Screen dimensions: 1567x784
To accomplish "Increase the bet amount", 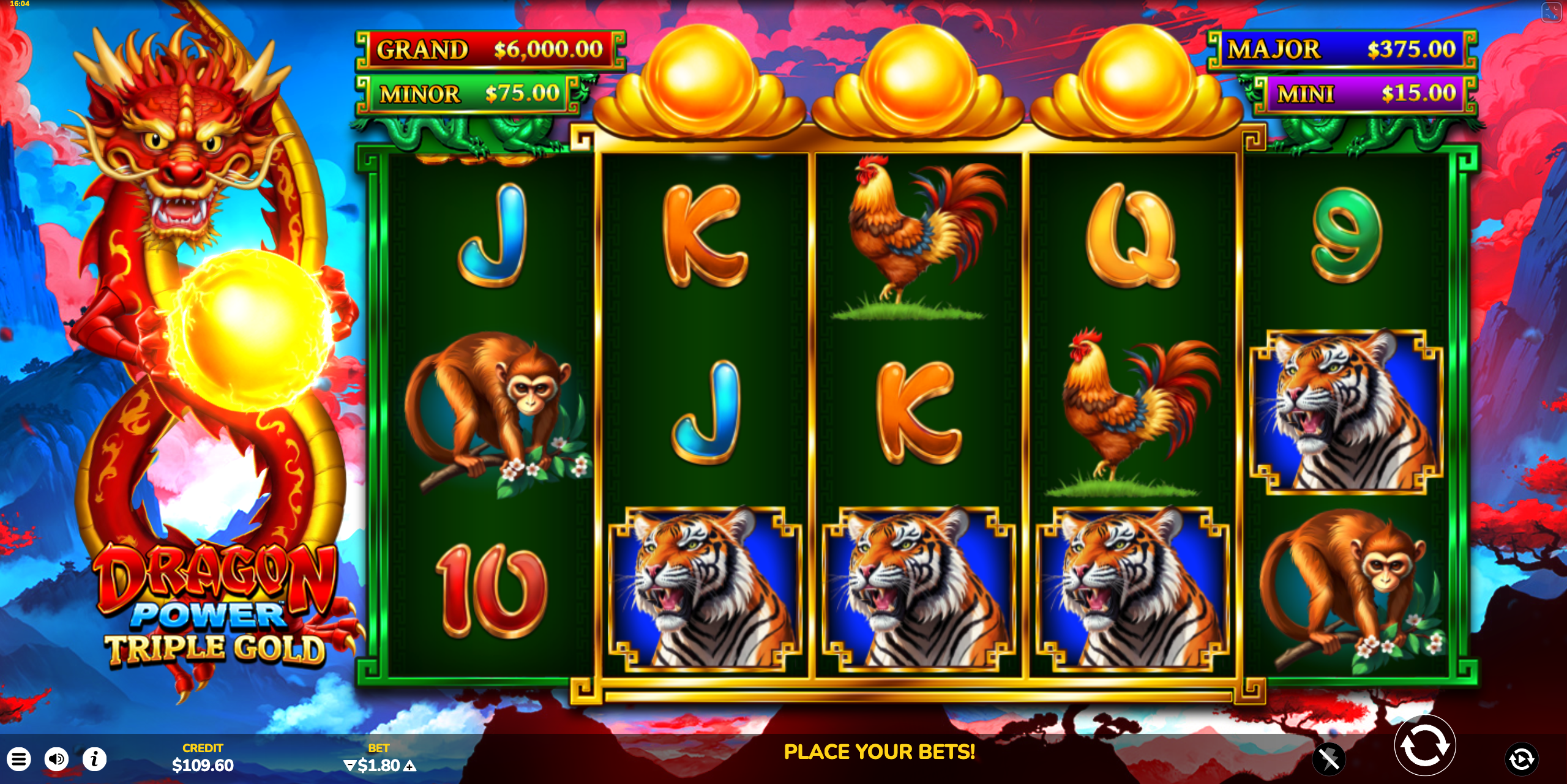I will click(x=411, y=766).
